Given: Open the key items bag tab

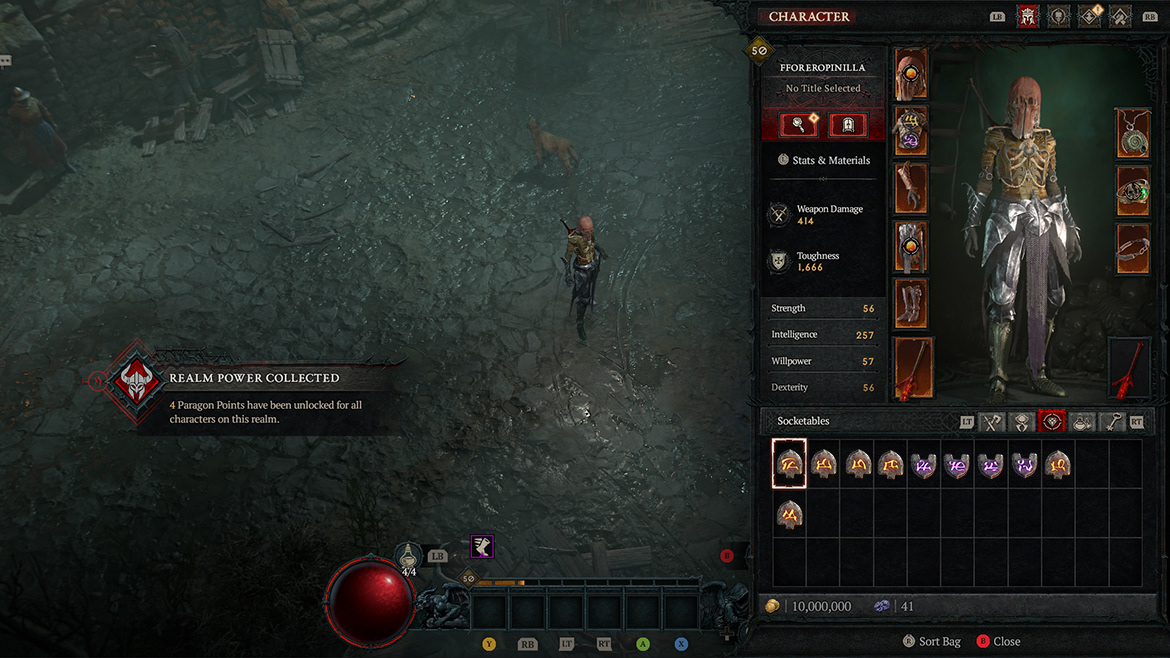Looking at the screenshot, I should tap(1112, 422).
